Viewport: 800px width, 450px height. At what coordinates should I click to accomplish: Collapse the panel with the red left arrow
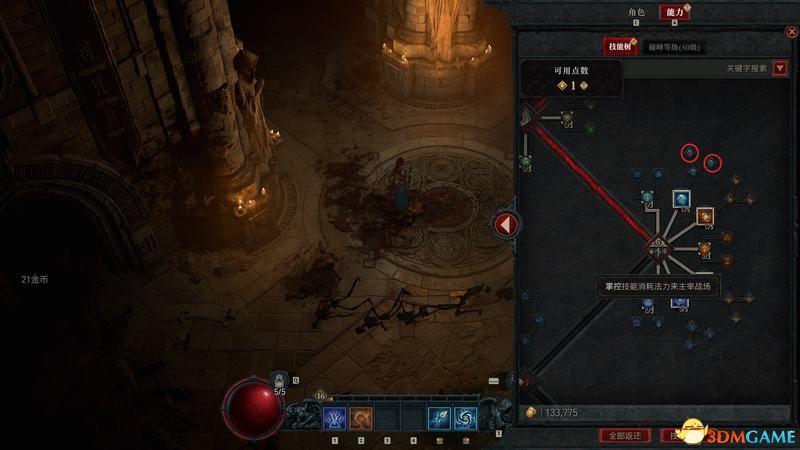pos(505,224)
